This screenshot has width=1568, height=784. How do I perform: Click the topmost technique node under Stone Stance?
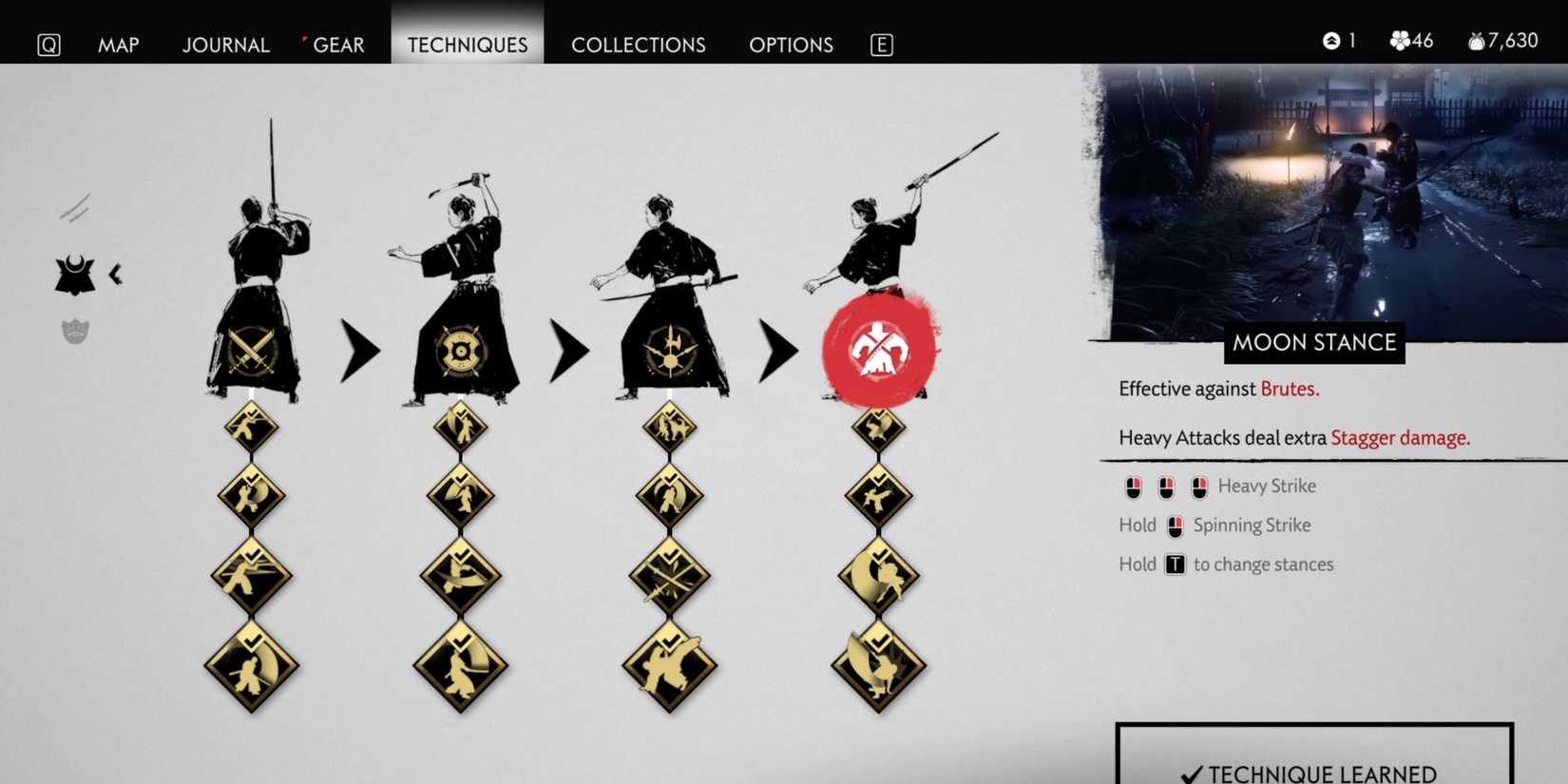point(252,427)
